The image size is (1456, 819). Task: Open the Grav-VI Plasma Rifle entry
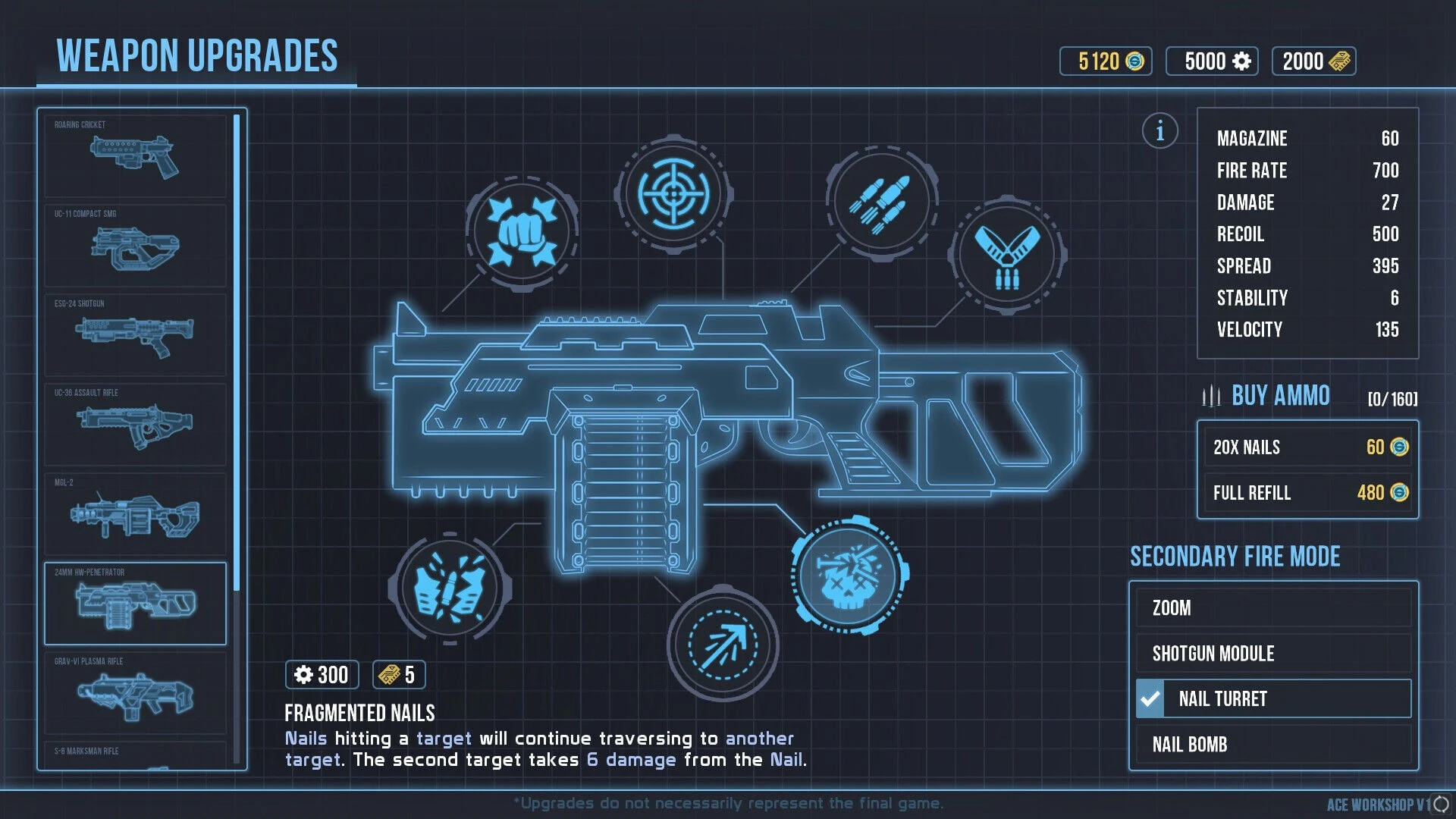pyautogui.click(x=135, y=693)
